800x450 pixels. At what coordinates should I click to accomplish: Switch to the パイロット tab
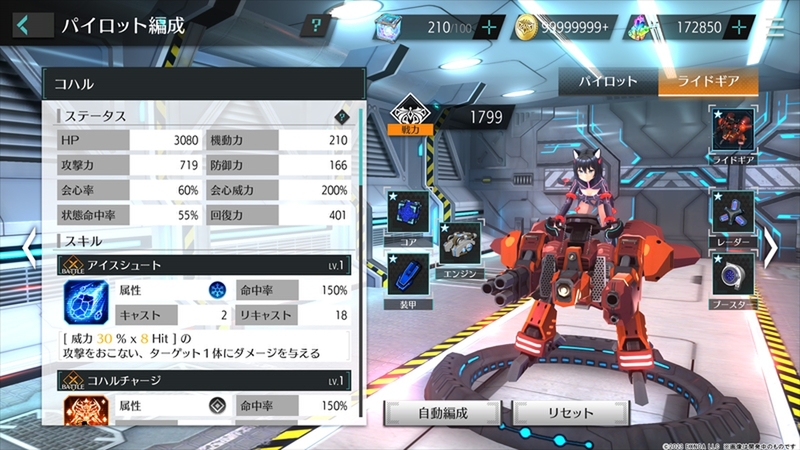[607, 81]
